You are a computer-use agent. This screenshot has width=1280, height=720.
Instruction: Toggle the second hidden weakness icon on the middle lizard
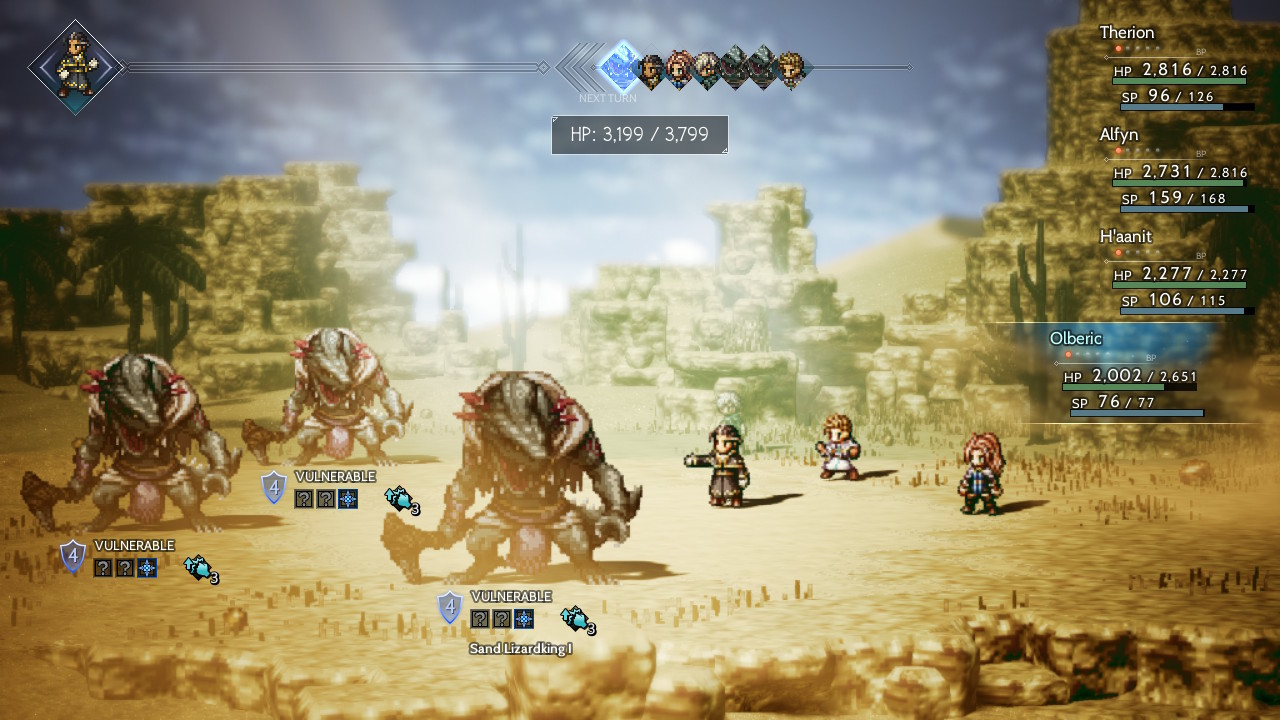[326, 498]
